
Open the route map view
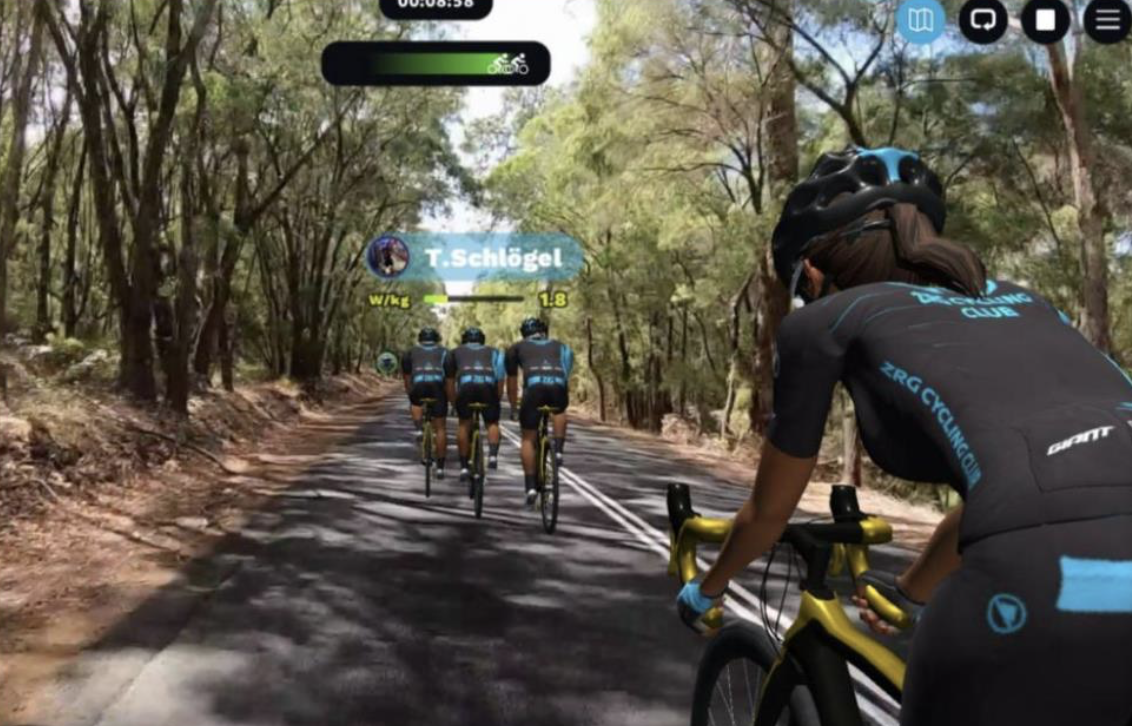920,21
